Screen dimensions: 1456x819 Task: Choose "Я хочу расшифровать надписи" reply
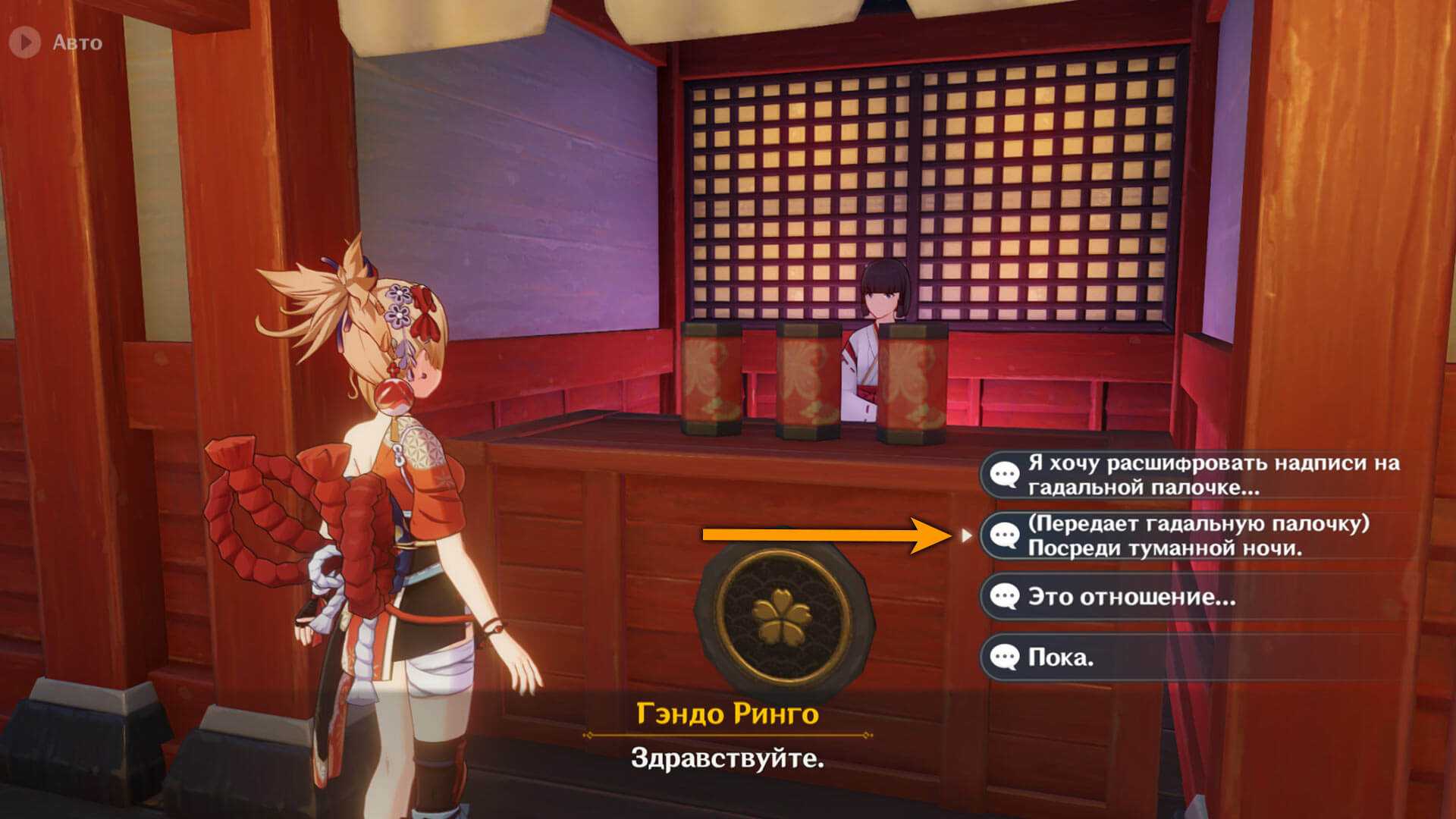(1191, 475)
